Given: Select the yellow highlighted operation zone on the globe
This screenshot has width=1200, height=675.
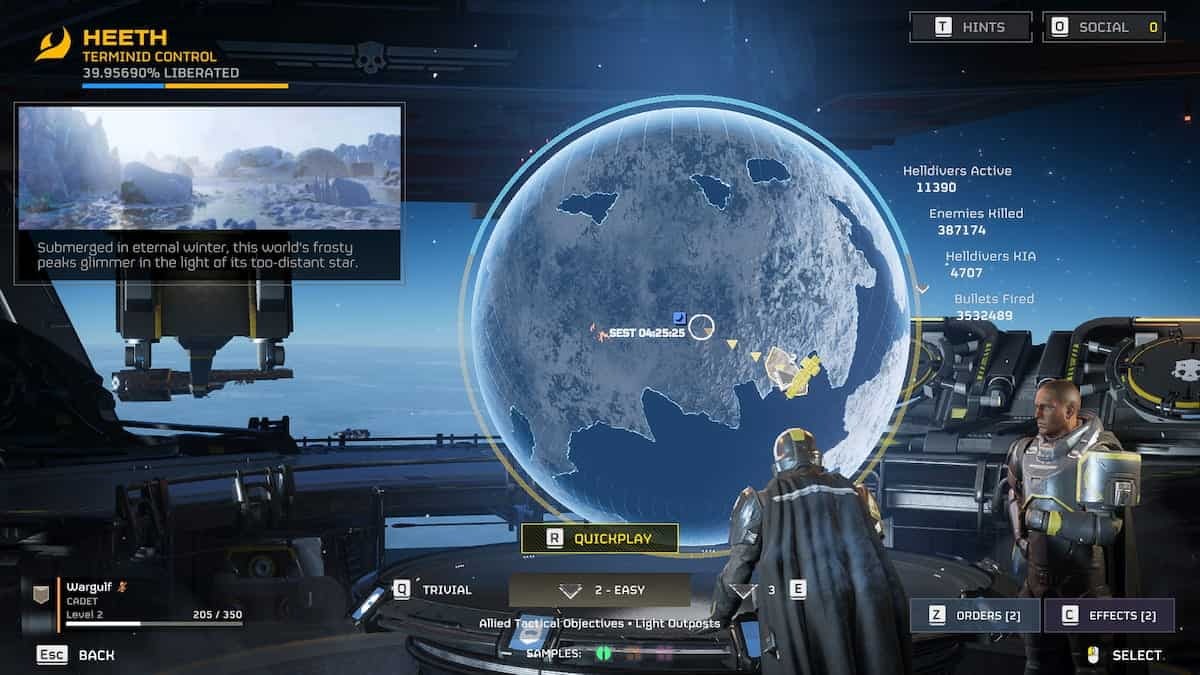Looking at the screenshot, I should click(792, 373).
